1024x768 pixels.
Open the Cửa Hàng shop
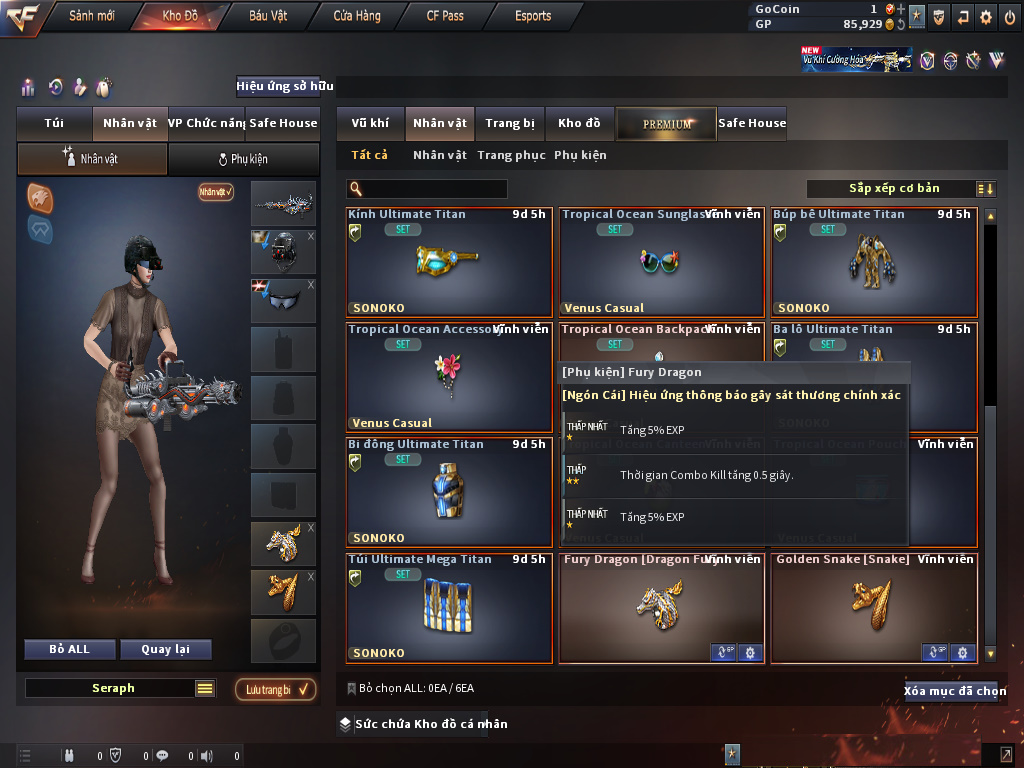click(x=356, y=16)
